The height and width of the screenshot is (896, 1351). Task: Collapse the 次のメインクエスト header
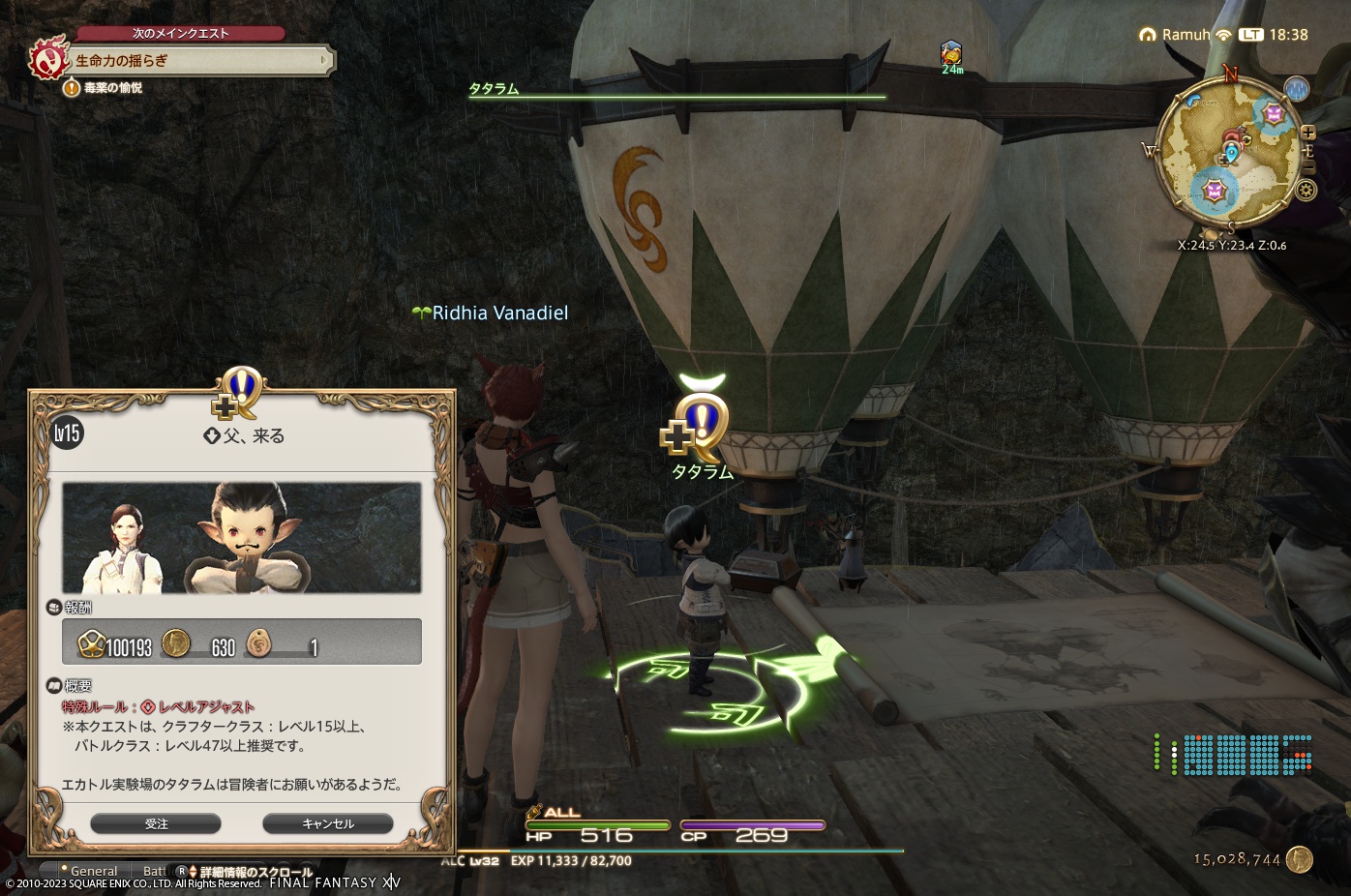(180, 32)
